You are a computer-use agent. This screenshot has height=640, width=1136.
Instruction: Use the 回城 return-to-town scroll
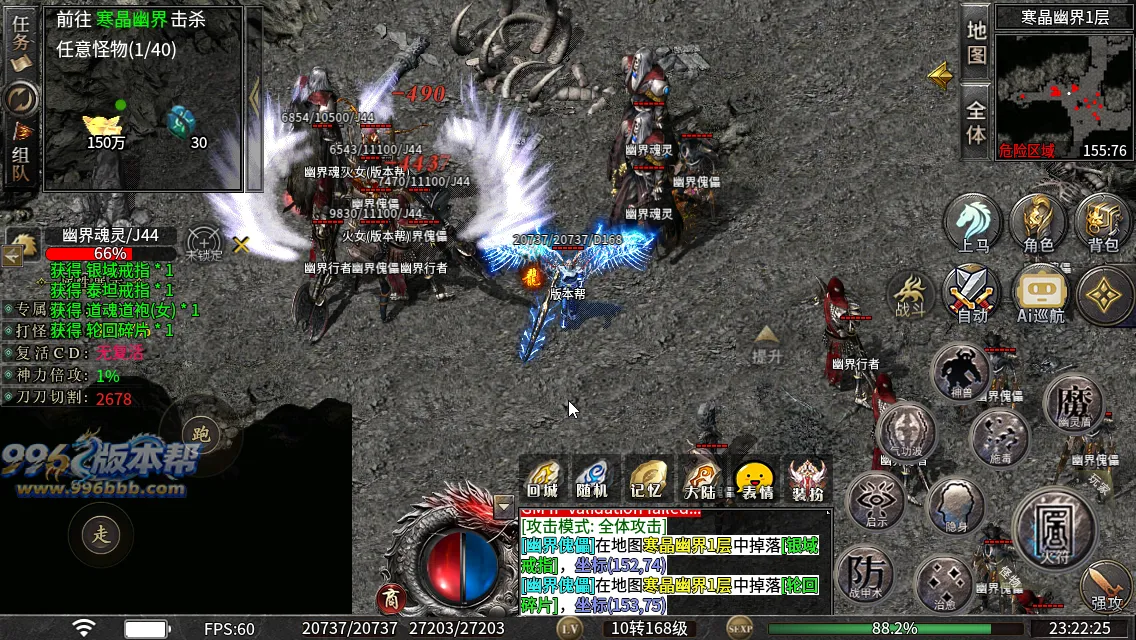click(542, 479)
